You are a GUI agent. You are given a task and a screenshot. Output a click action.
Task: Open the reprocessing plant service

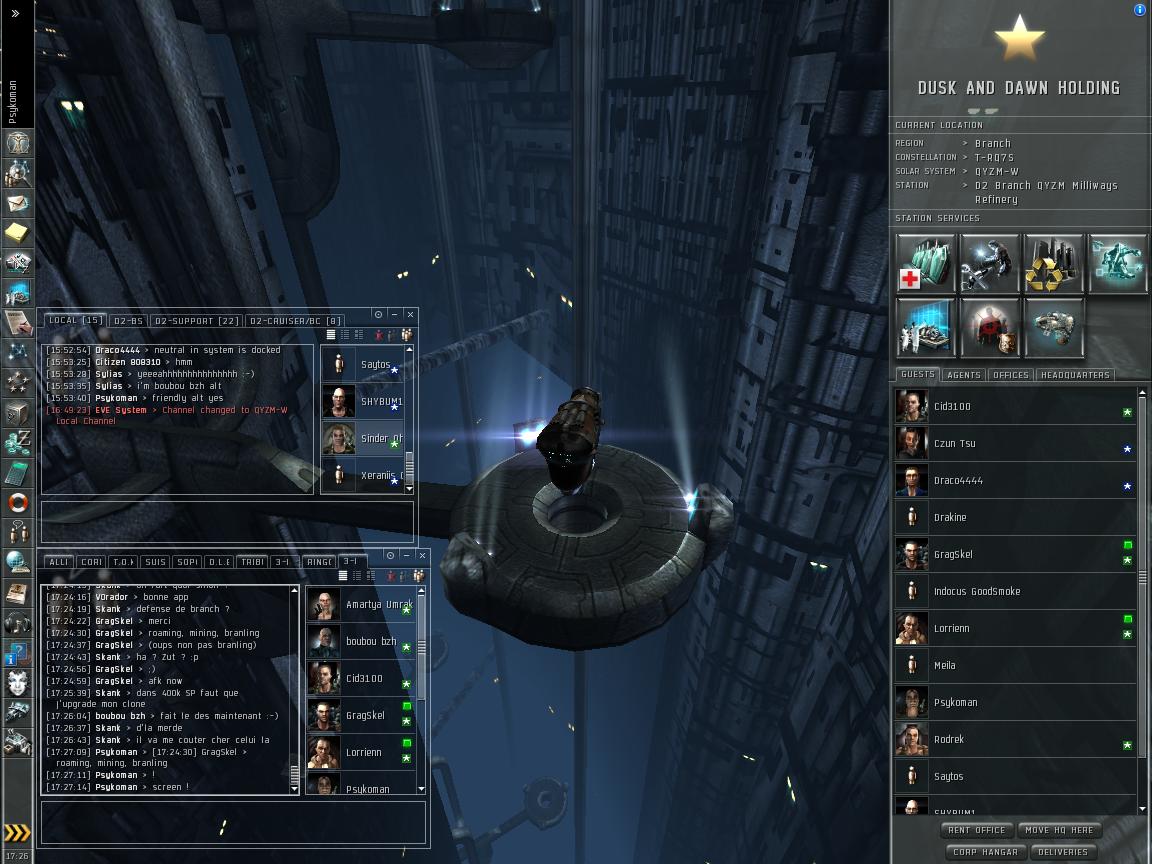pos(1053,264)
